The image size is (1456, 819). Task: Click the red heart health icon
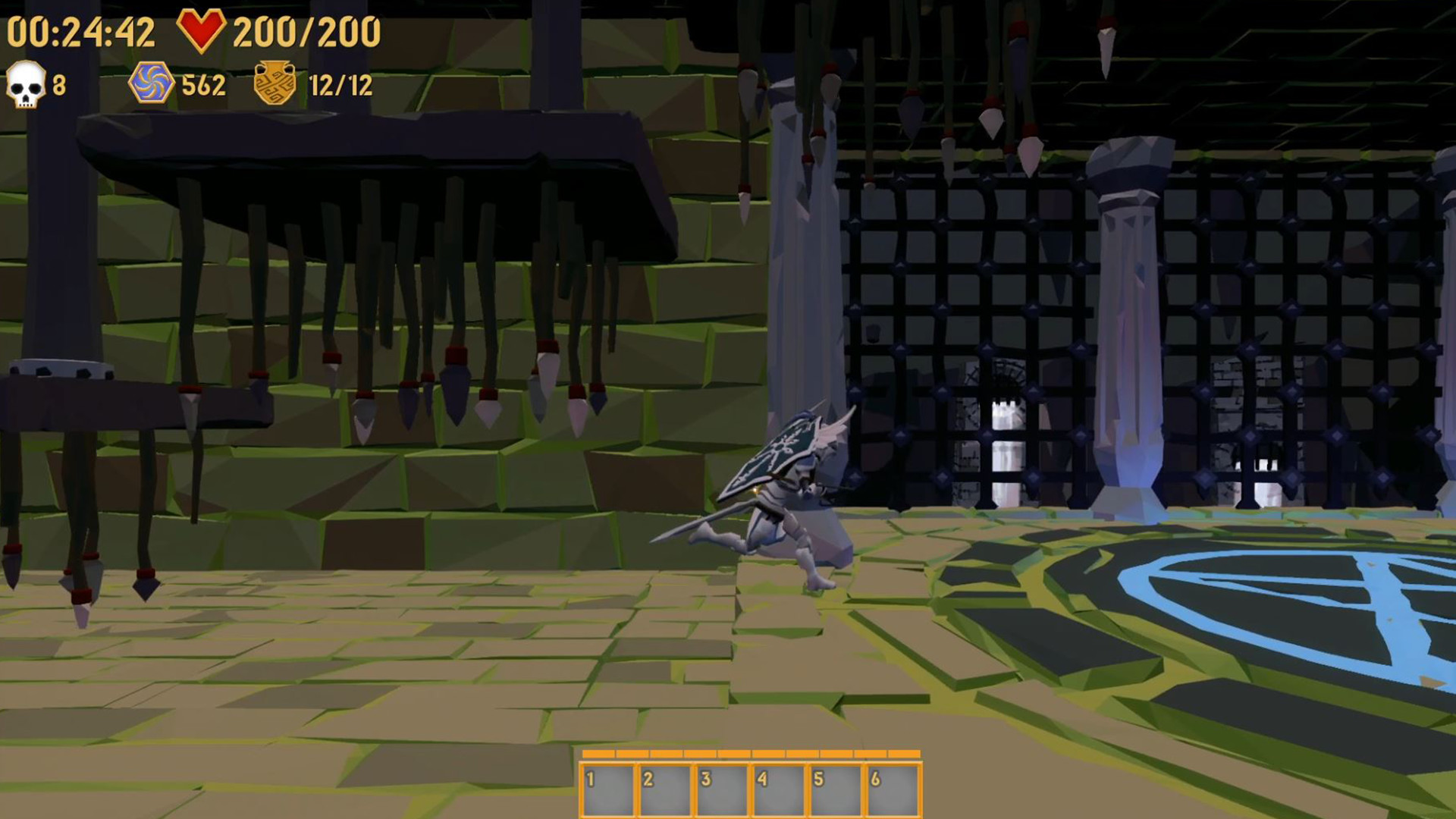click(x=202, y=32)
